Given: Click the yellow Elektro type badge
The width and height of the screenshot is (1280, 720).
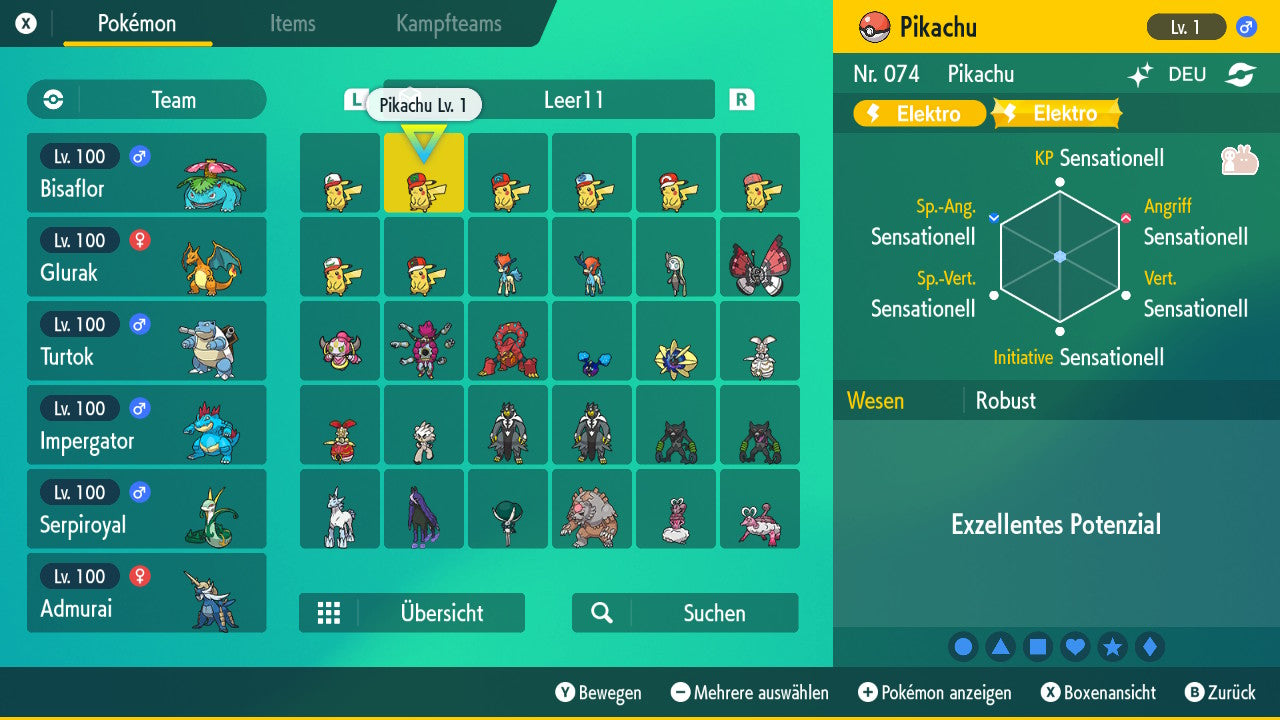Looking at the screenshot, I should coord(918,113).
